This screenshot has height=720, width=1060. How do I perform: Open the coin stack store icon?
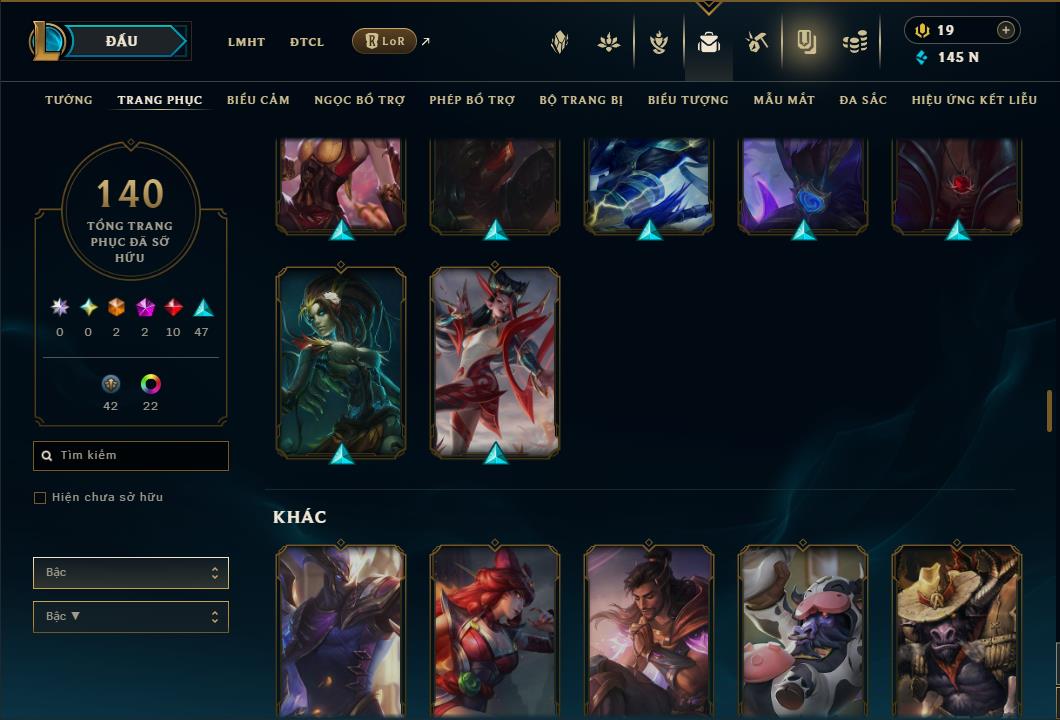[x=854, y=42]
